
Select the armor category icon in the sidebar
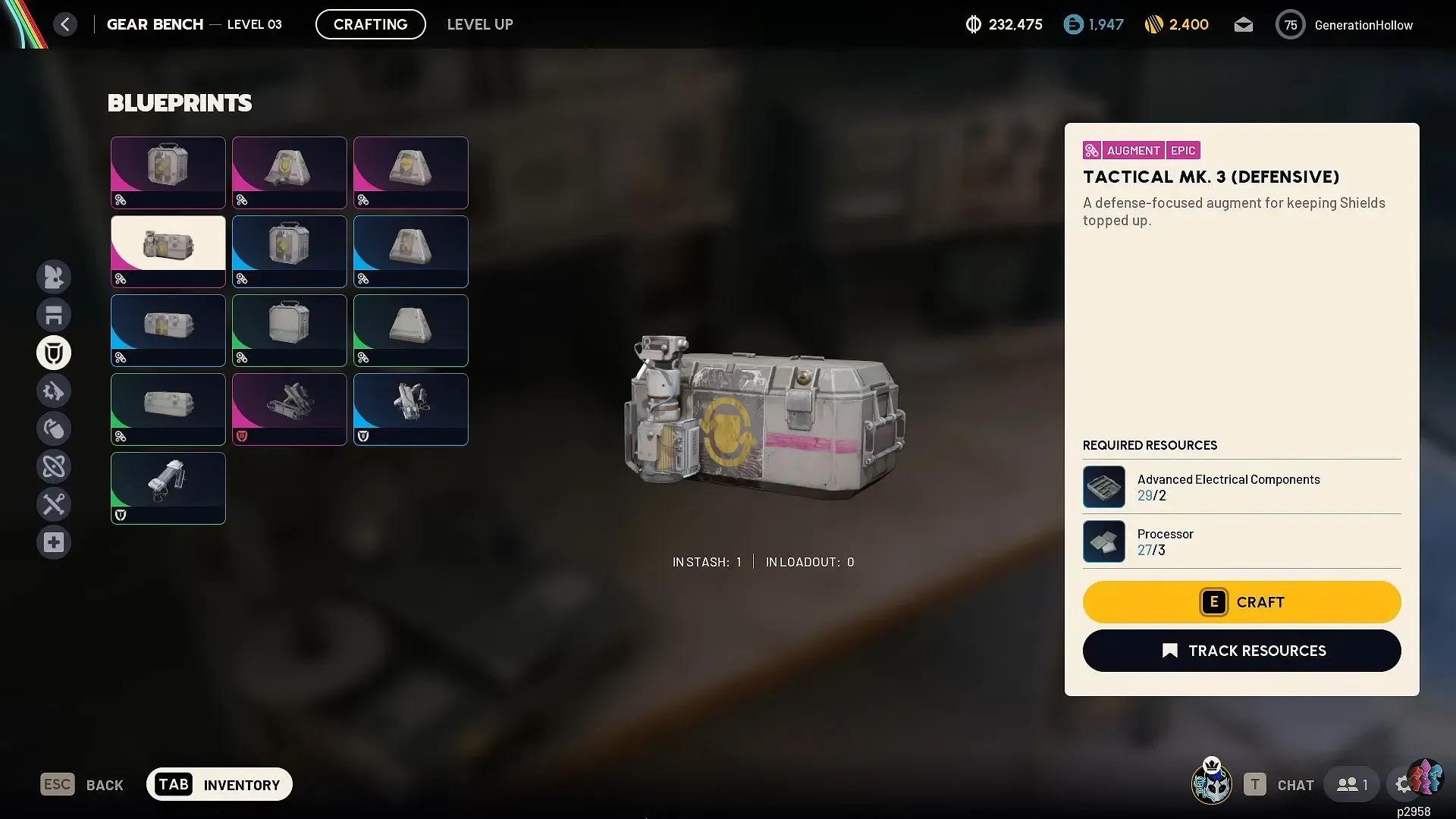[54, 314]
